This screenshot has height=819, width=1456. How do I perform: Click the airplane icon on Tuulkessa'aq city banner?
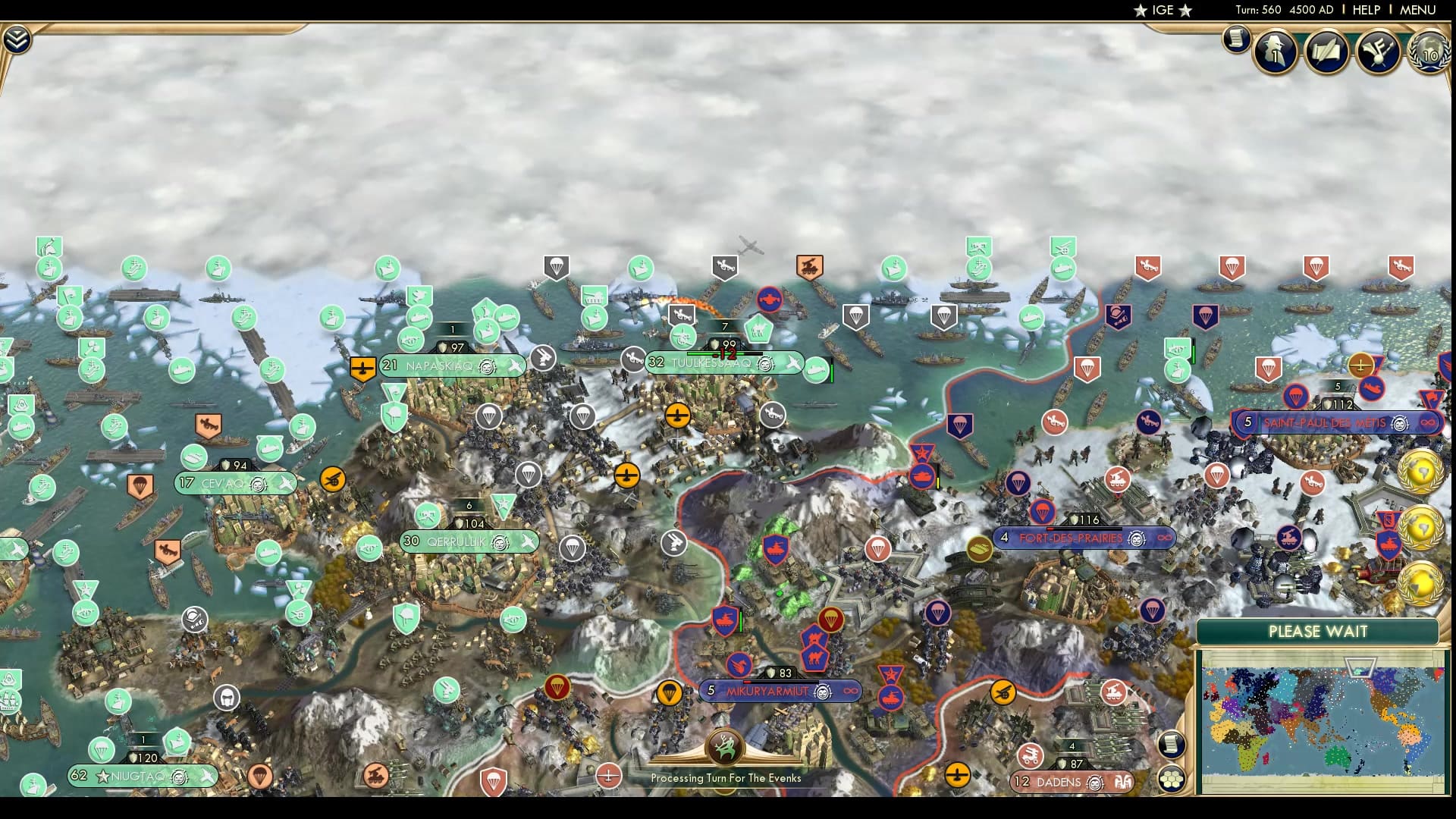[x=792, y=362]
